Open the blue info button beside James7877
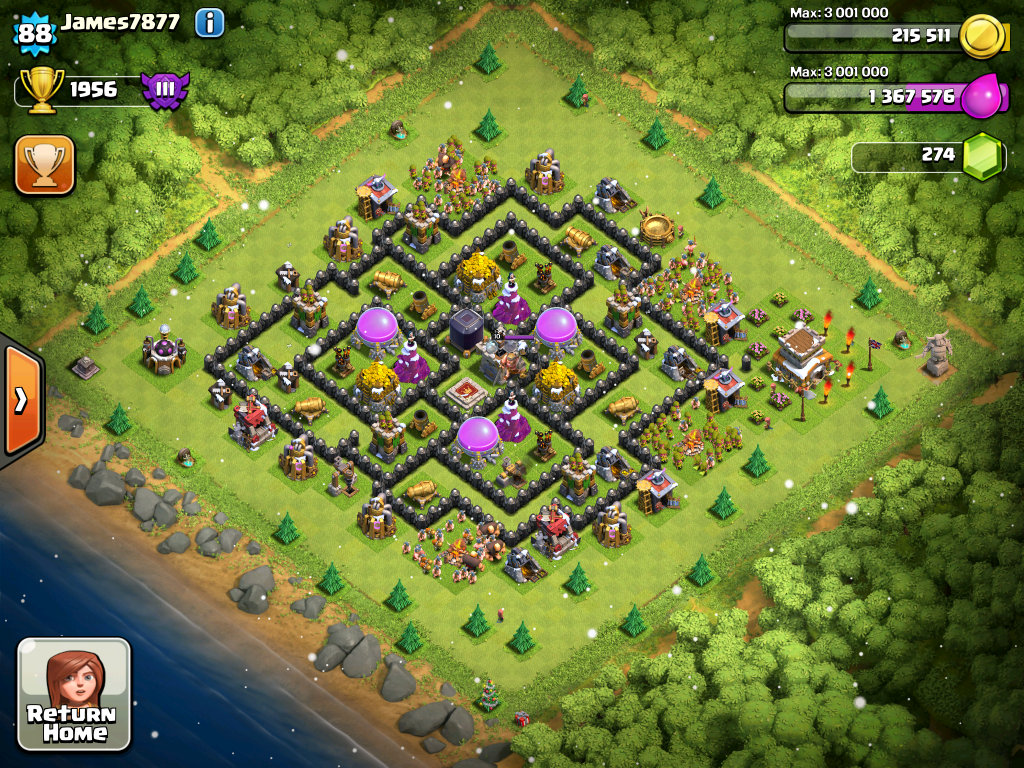Viewport: 1024px width, 768px height. (x=209, y=22)
